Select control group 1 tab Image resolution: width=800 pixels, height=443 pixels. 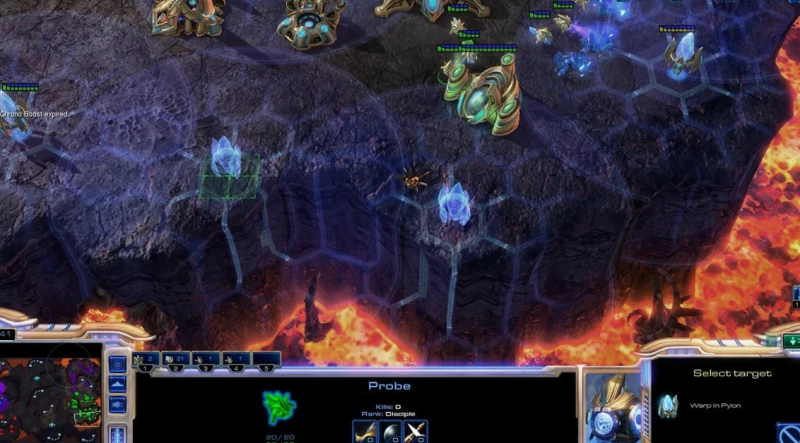[x=147, y=358]
